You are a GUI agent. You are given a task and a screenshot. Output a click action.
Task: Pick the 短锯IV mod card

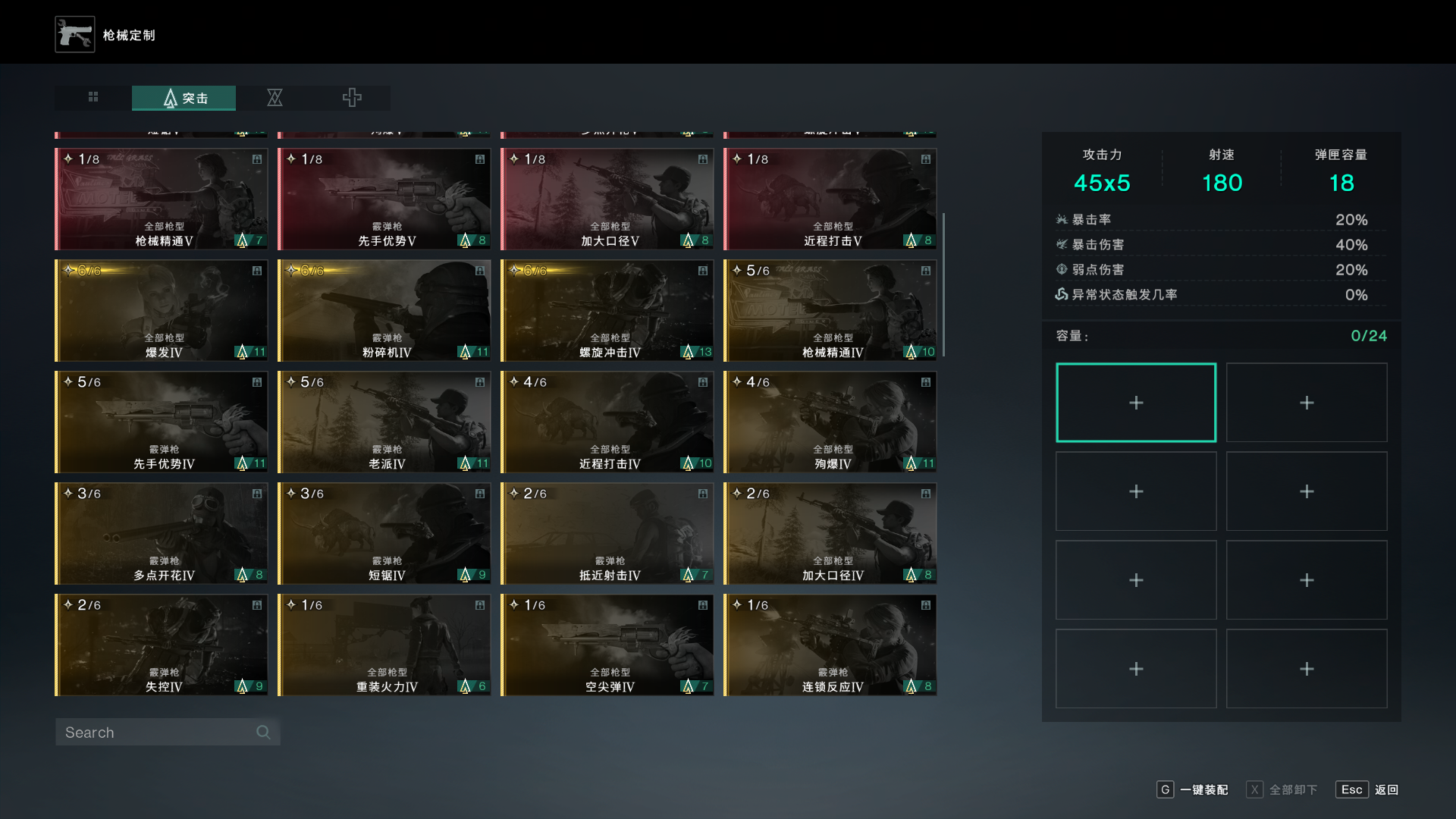click(x=384, y=534)
